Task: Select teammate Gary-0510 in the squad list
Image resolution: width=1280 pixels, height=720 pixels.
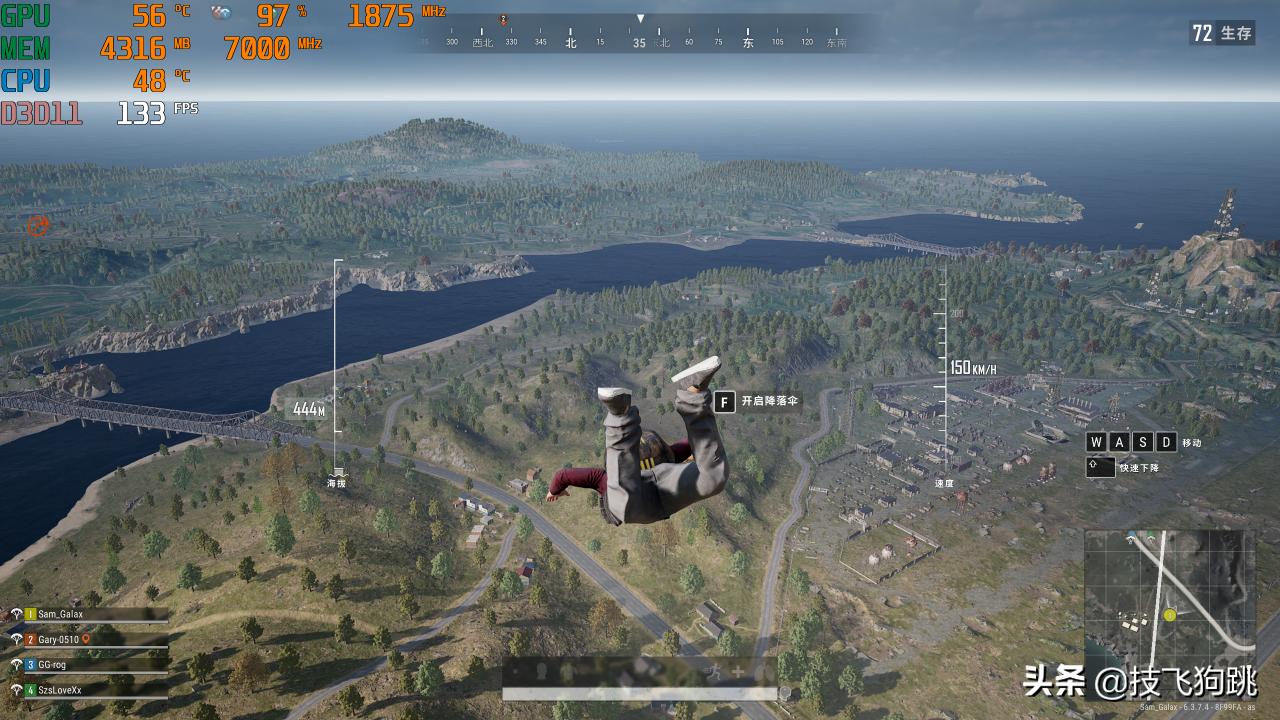Action: (x=58, y=639)
